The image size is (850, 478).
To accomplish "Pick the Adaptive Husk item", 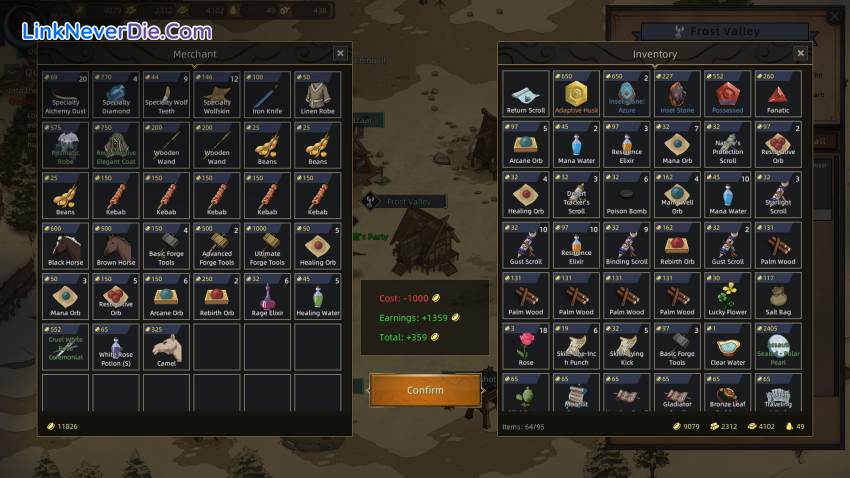I will [575, 95].
